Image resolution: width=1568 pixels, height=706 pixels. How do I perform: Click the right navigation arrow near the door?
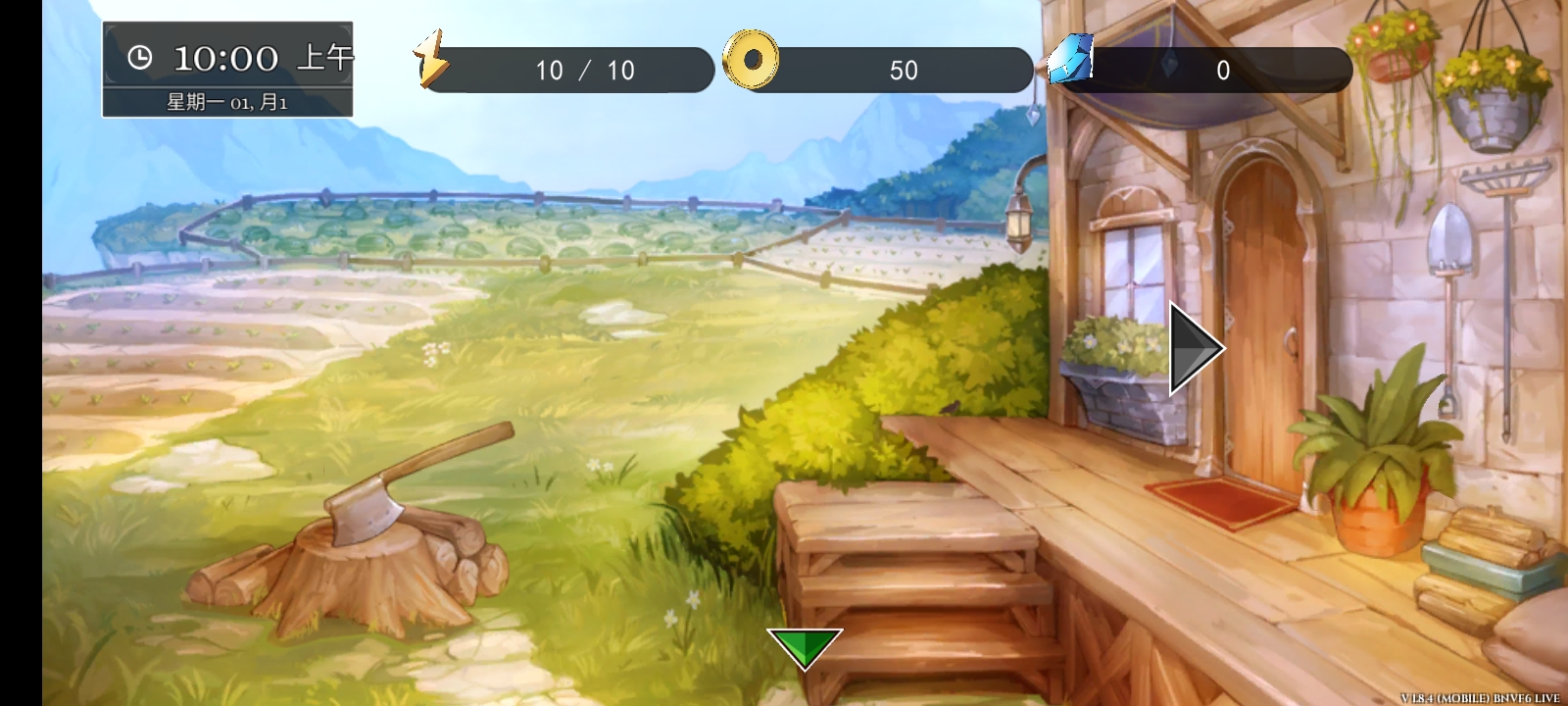[1191, 348]
